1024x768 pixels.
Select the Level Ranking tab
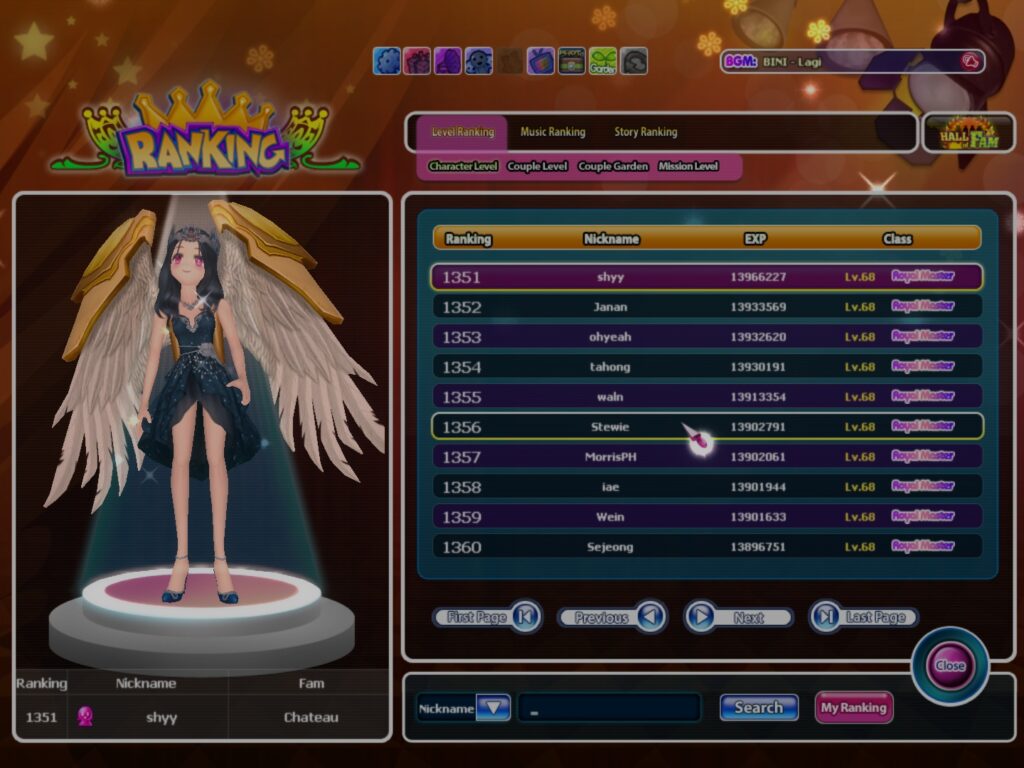point(462,132)
